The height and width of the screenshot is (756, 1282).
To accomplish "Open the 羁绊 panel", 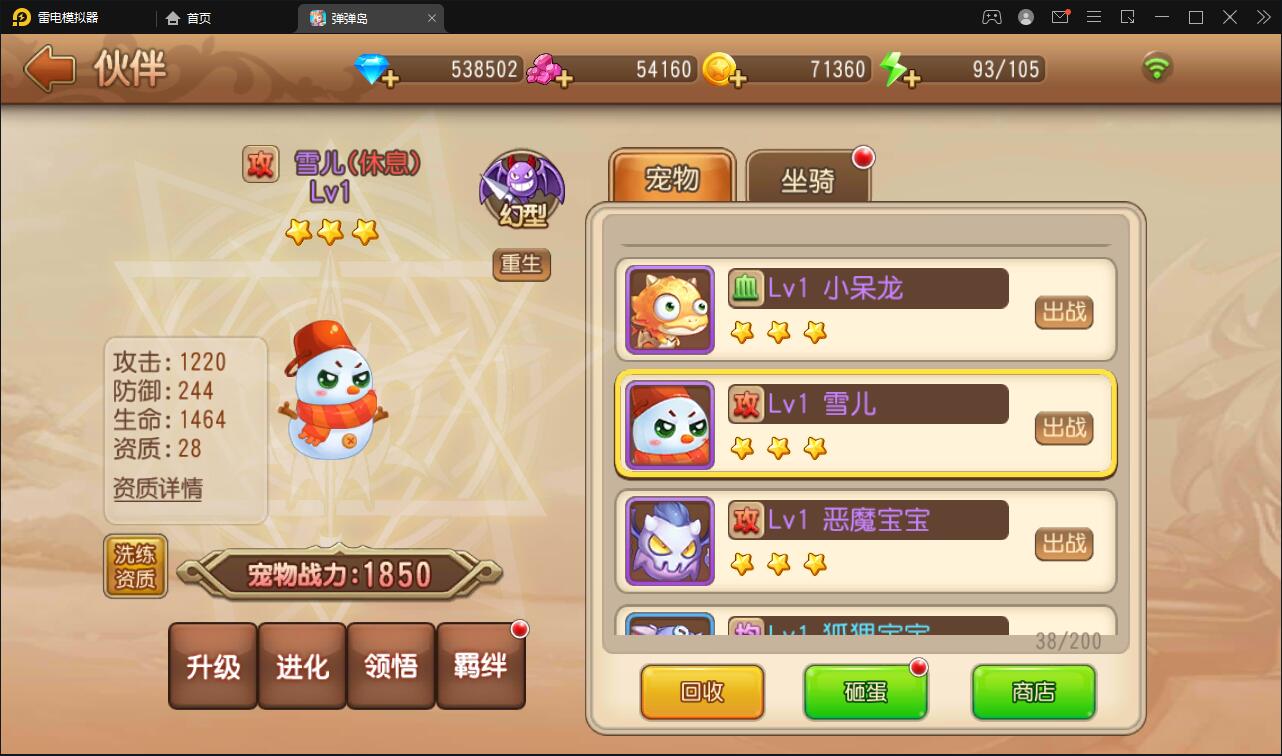I will click(481, 666).
